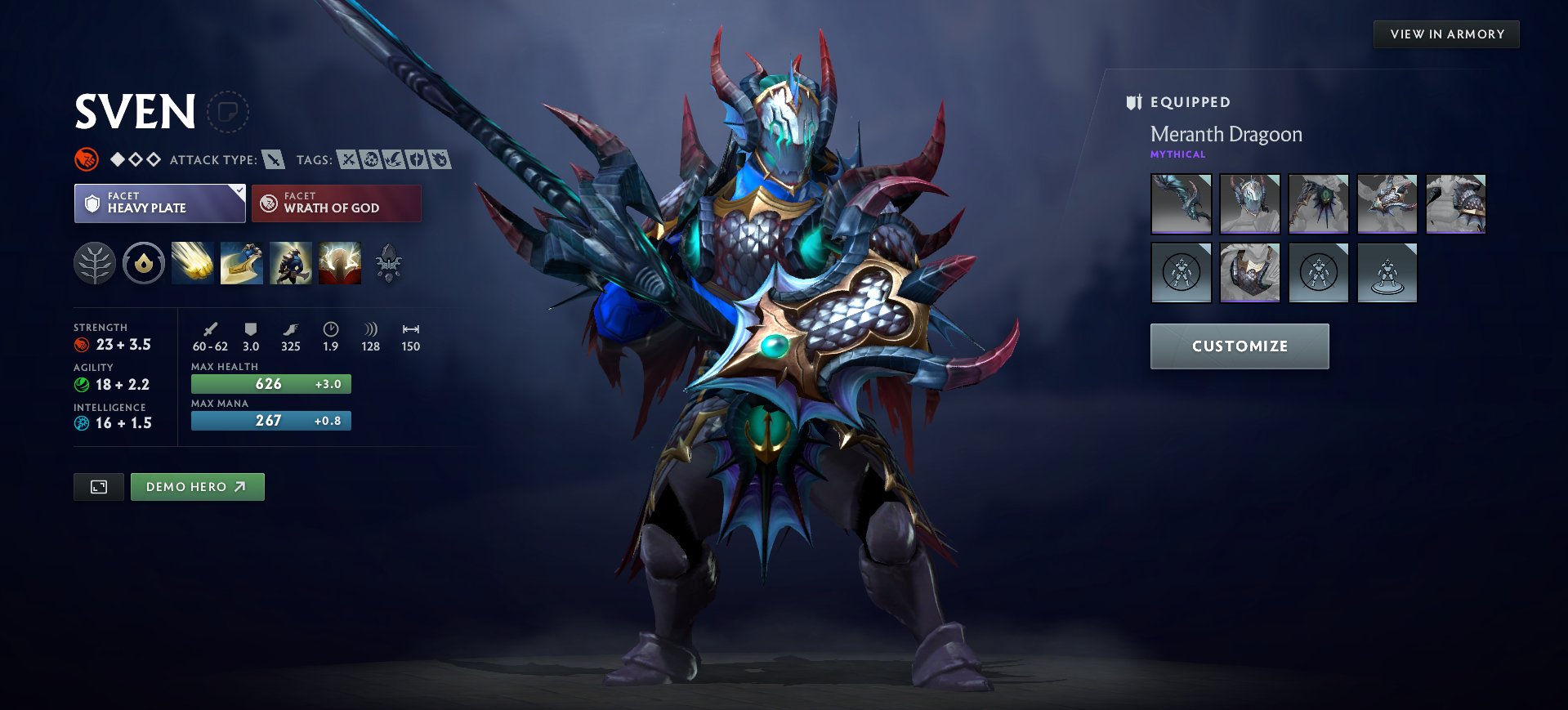Open the God's Strength ability icon

coord(340,262)
